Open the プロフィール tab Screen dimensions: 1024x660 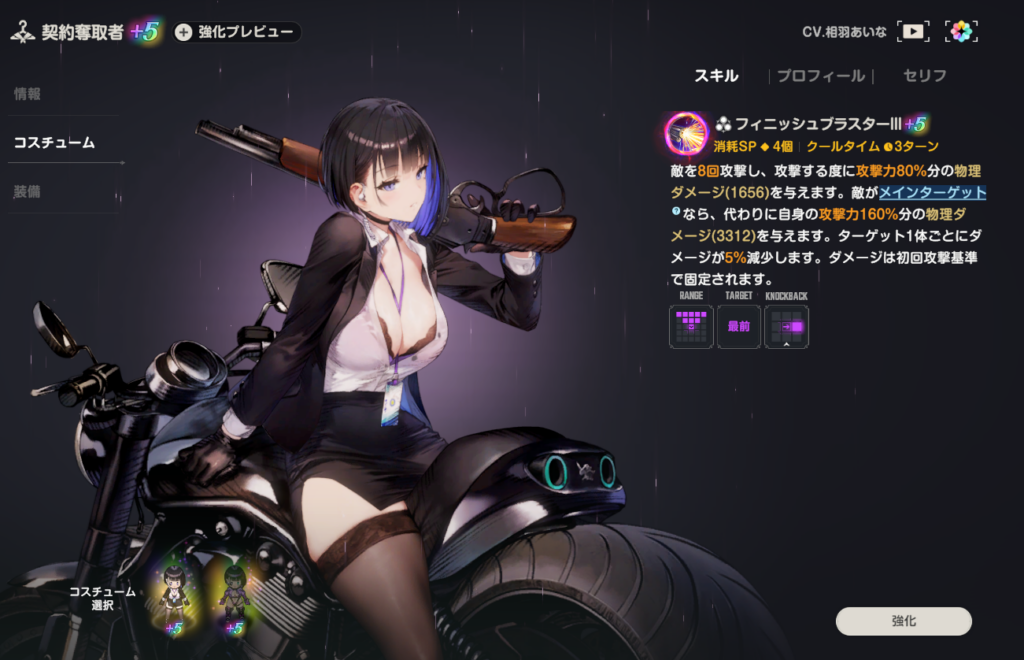[821, 76]
